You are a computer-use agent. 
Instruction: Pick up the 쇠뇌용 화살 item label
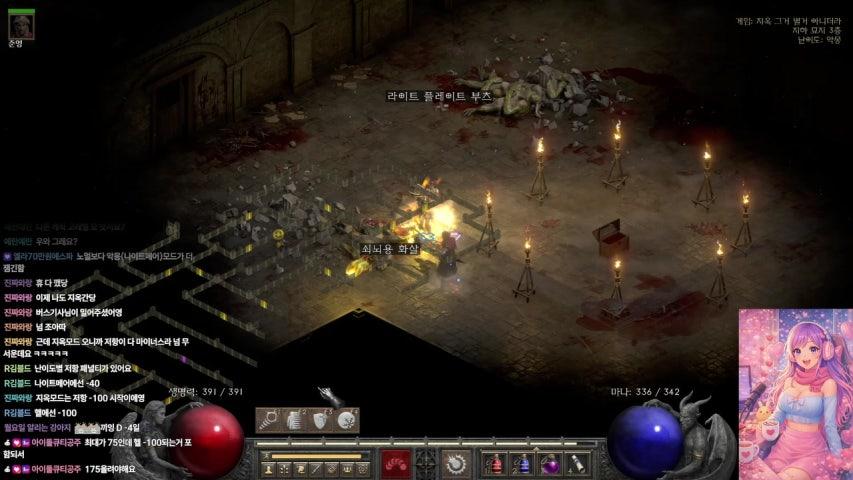(x=390, y=248)
